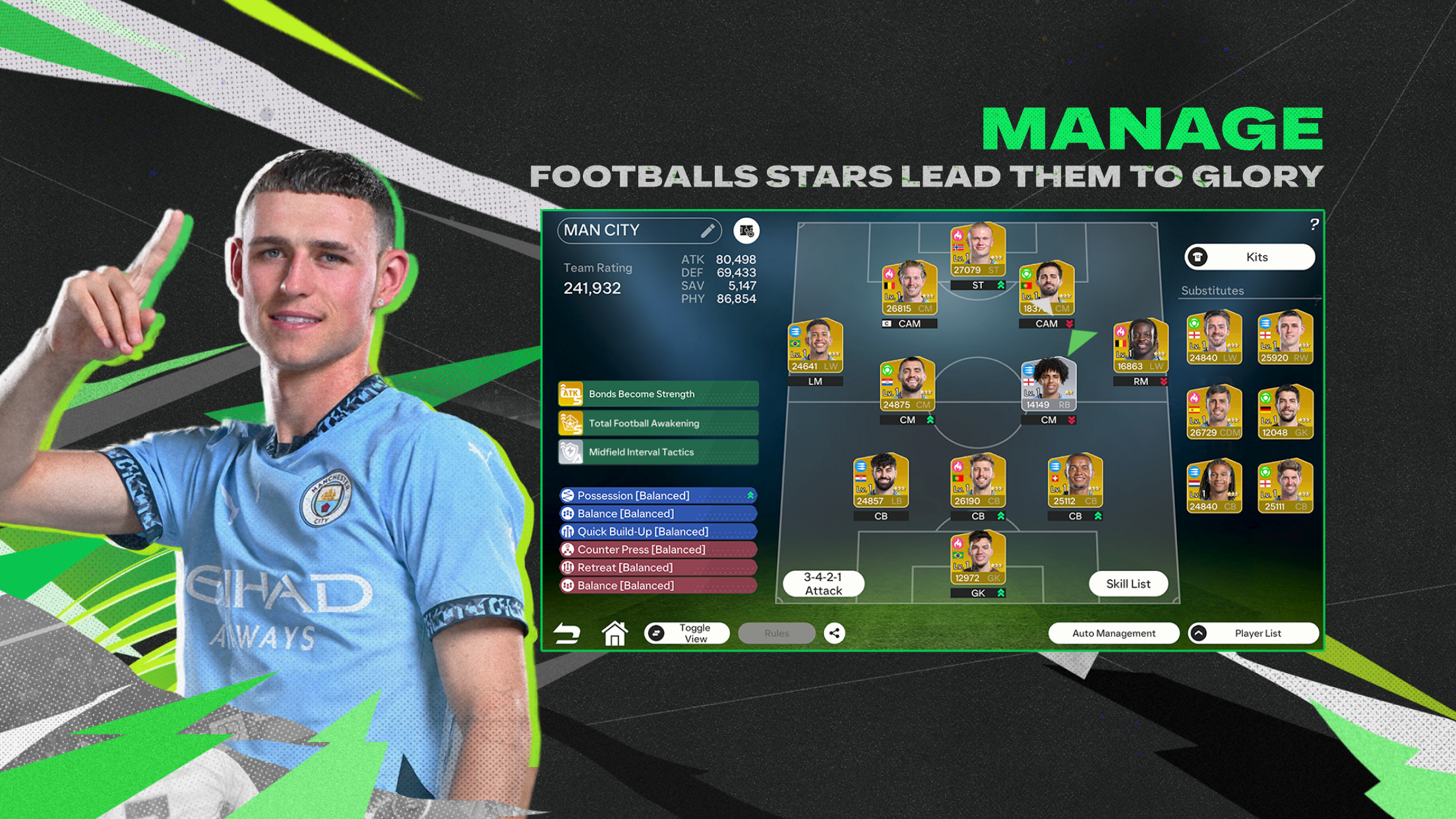Click the pencil icon to rename MAN CITY

tap(709, 231)
